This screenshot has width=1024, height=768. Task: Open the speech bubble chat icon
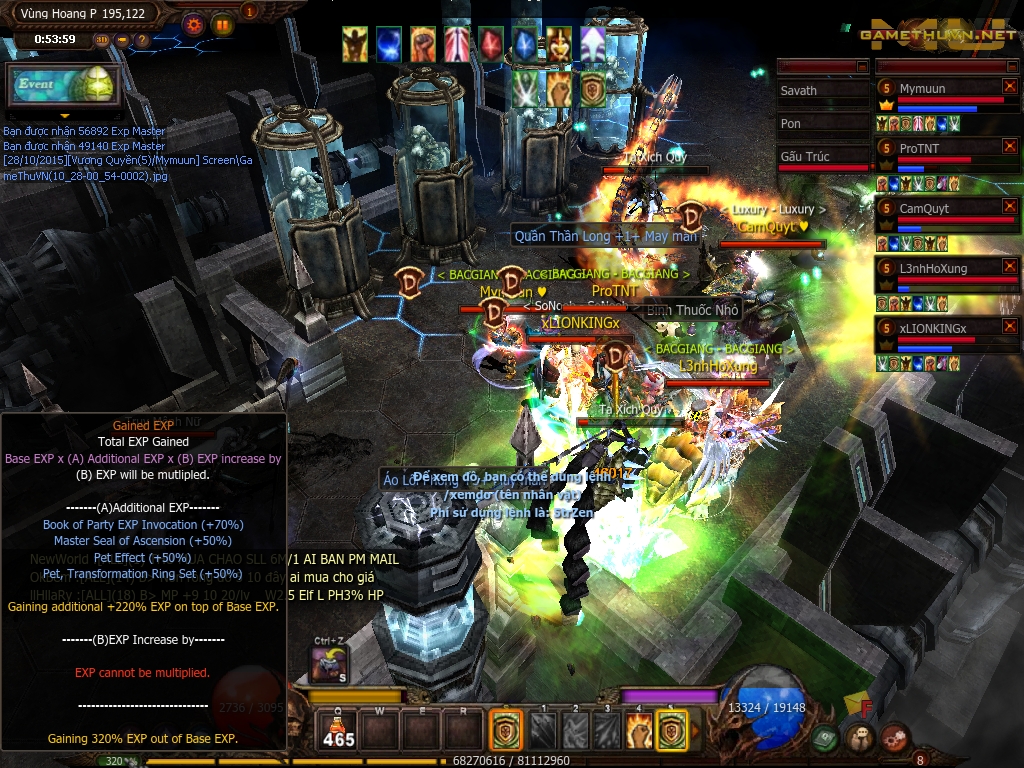(x=859, y=738)
